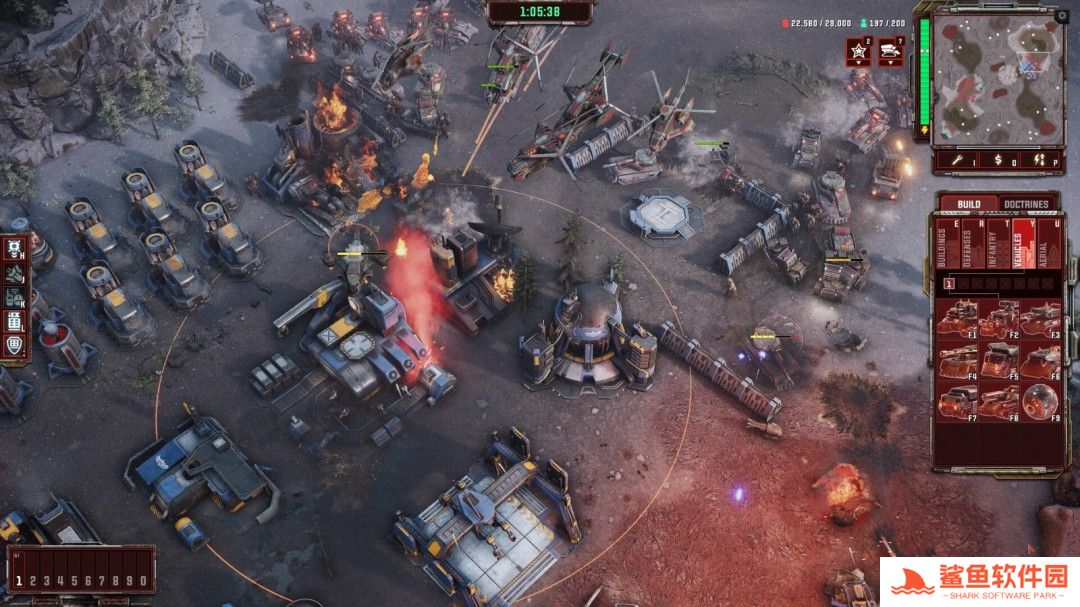Viewport: 1080px width, 607px height.
Task: Activate the shield command icon
Action: 14,345
